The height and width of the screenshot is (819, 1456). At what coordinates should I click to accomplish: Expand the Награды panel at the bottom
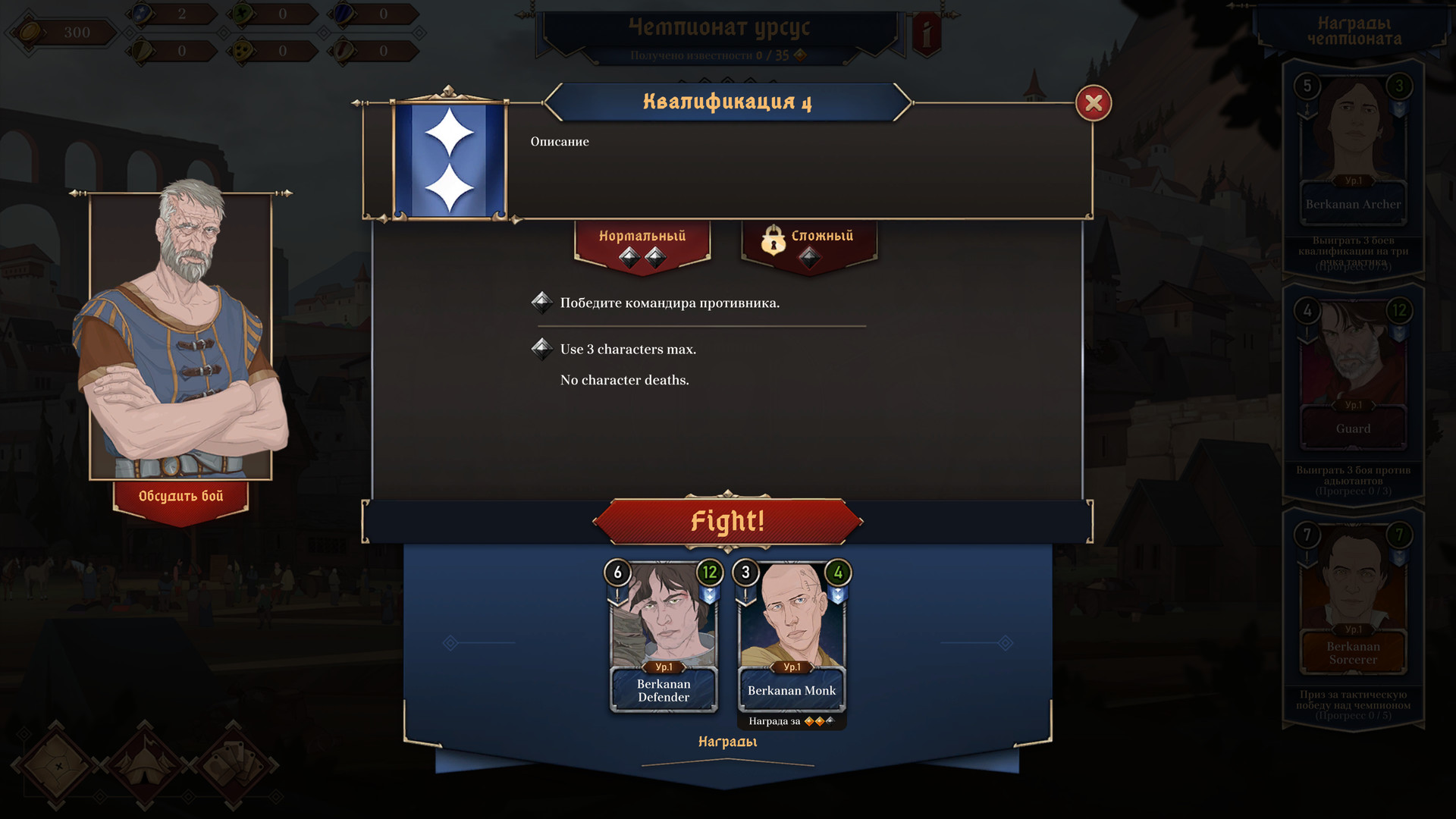[726, 742]
